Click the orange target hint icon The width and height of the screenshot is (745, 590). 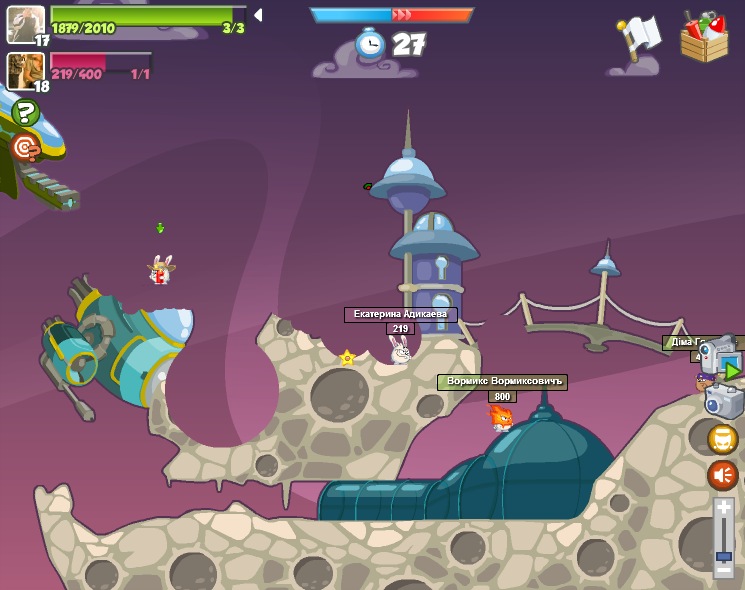(25, 148)
